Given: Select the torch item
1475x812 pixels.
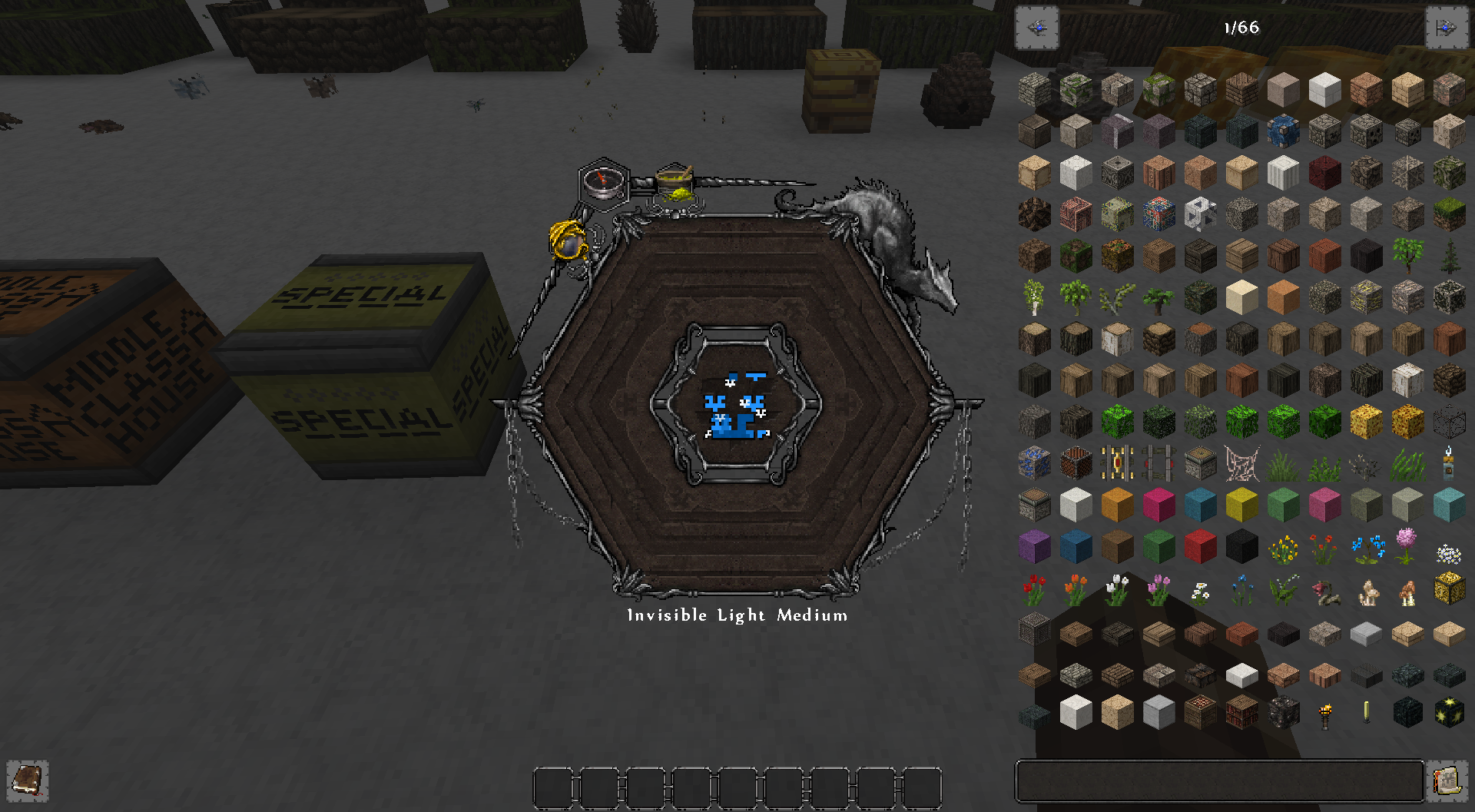Looking at the screenshot, I should click(x=1324, y=712).
